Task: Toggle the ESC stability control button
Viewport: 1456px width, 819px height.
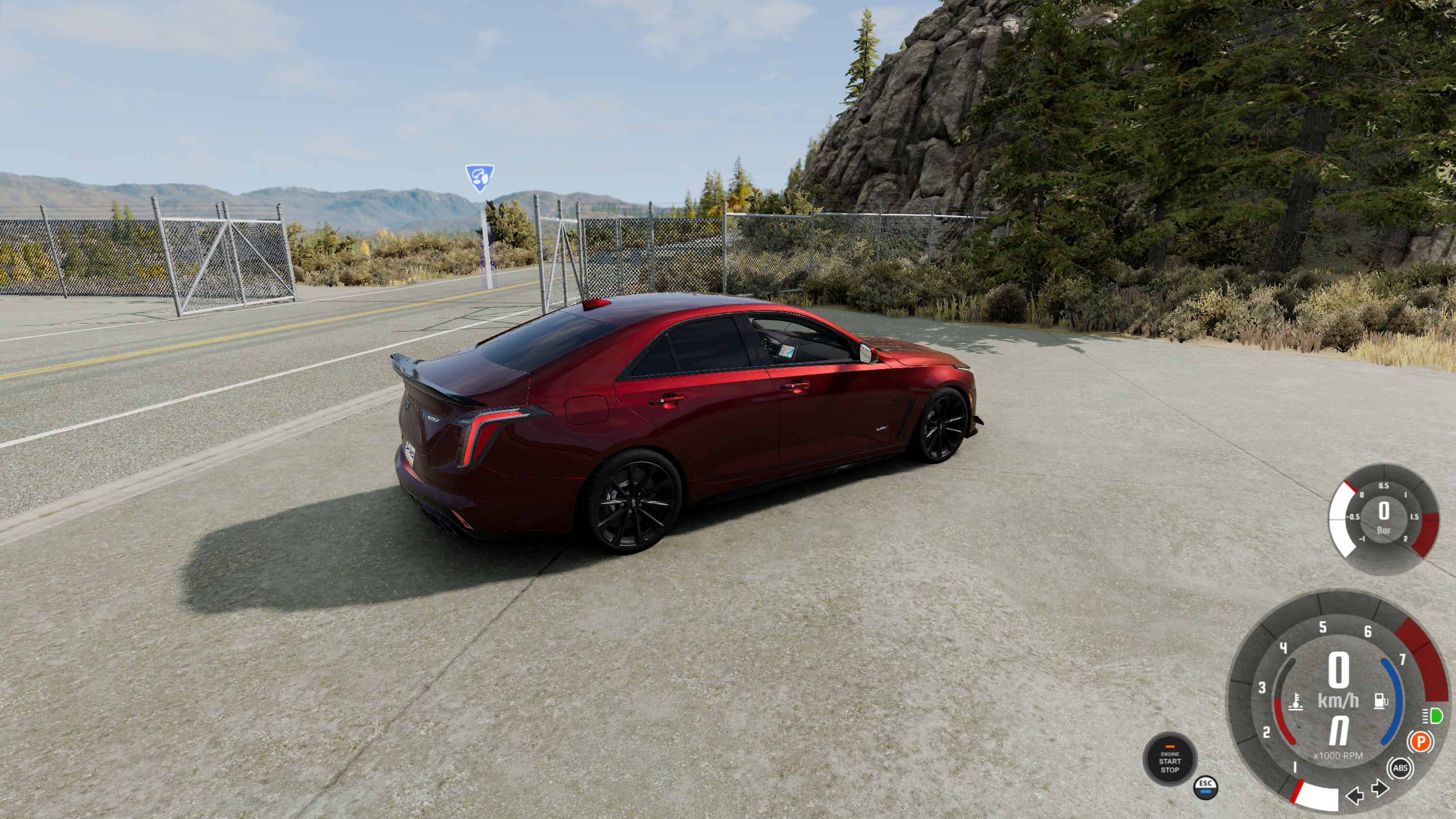Action: [1206, 787]
